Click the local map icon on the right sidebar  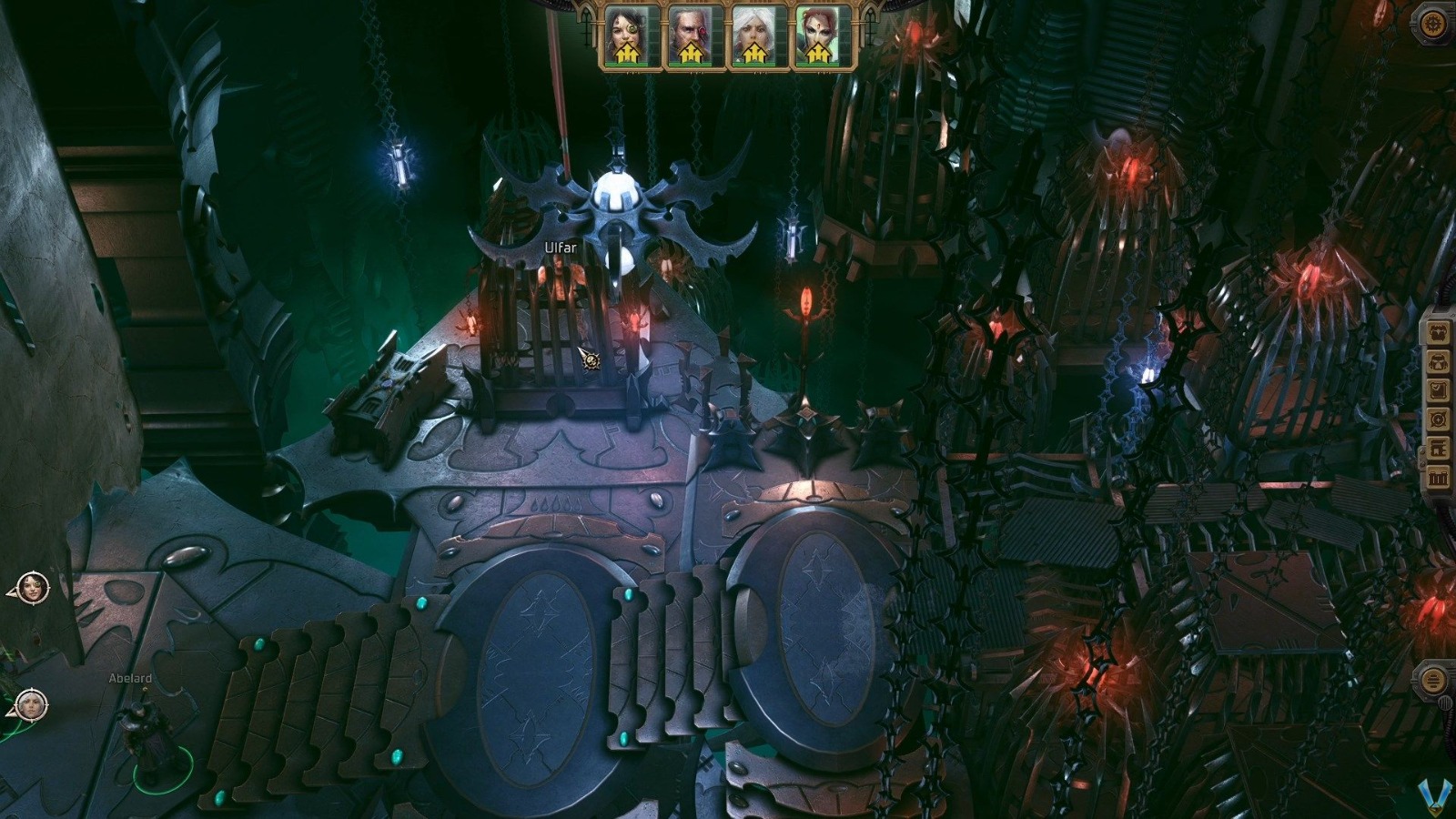tap(1438, 420)
